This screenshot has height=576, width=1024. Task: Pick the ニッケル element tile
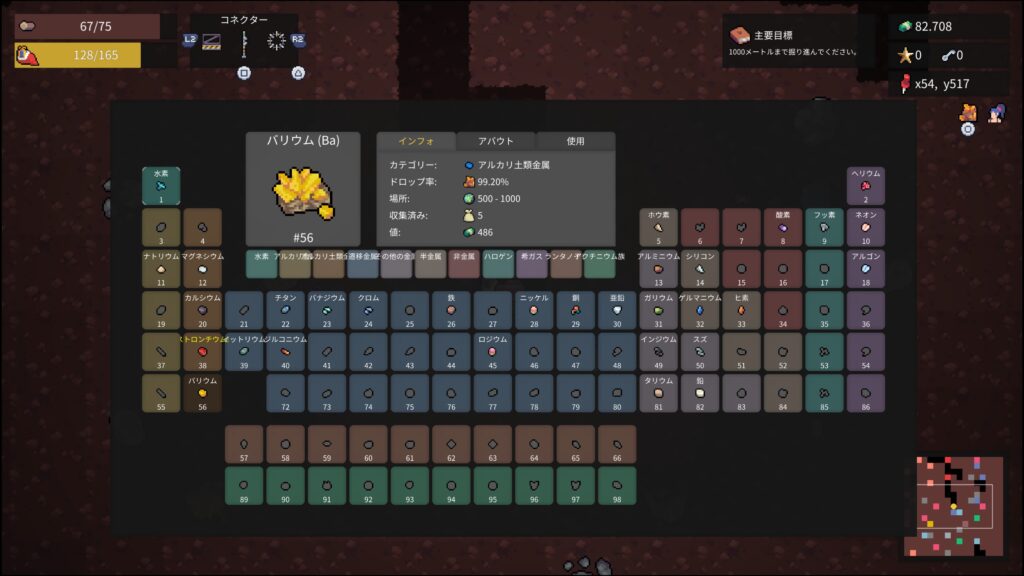point(534,311)
